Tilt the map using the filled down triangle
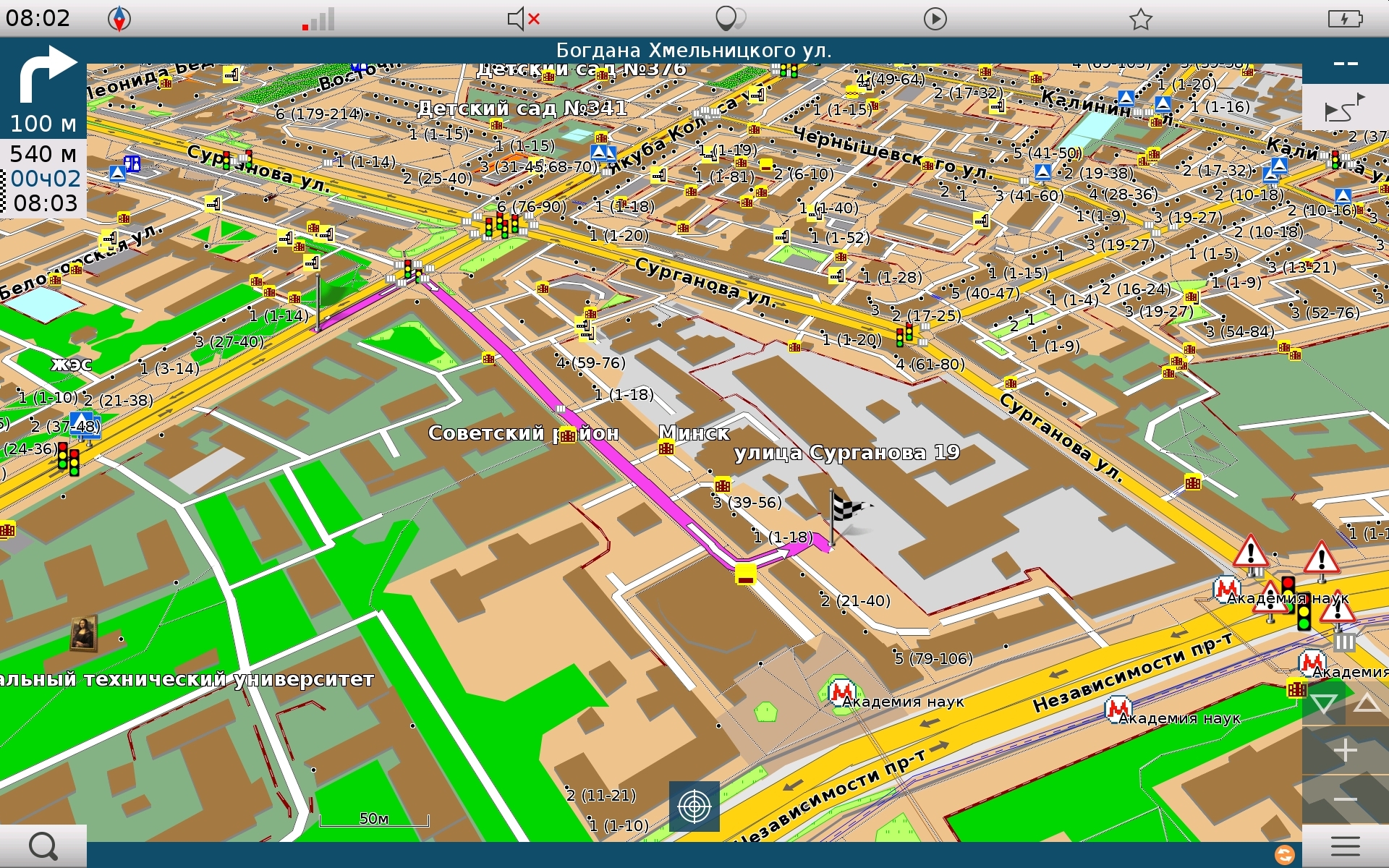Image resolution: width=1389 pixels, height=868 pixels. [x=1323, y=703]
